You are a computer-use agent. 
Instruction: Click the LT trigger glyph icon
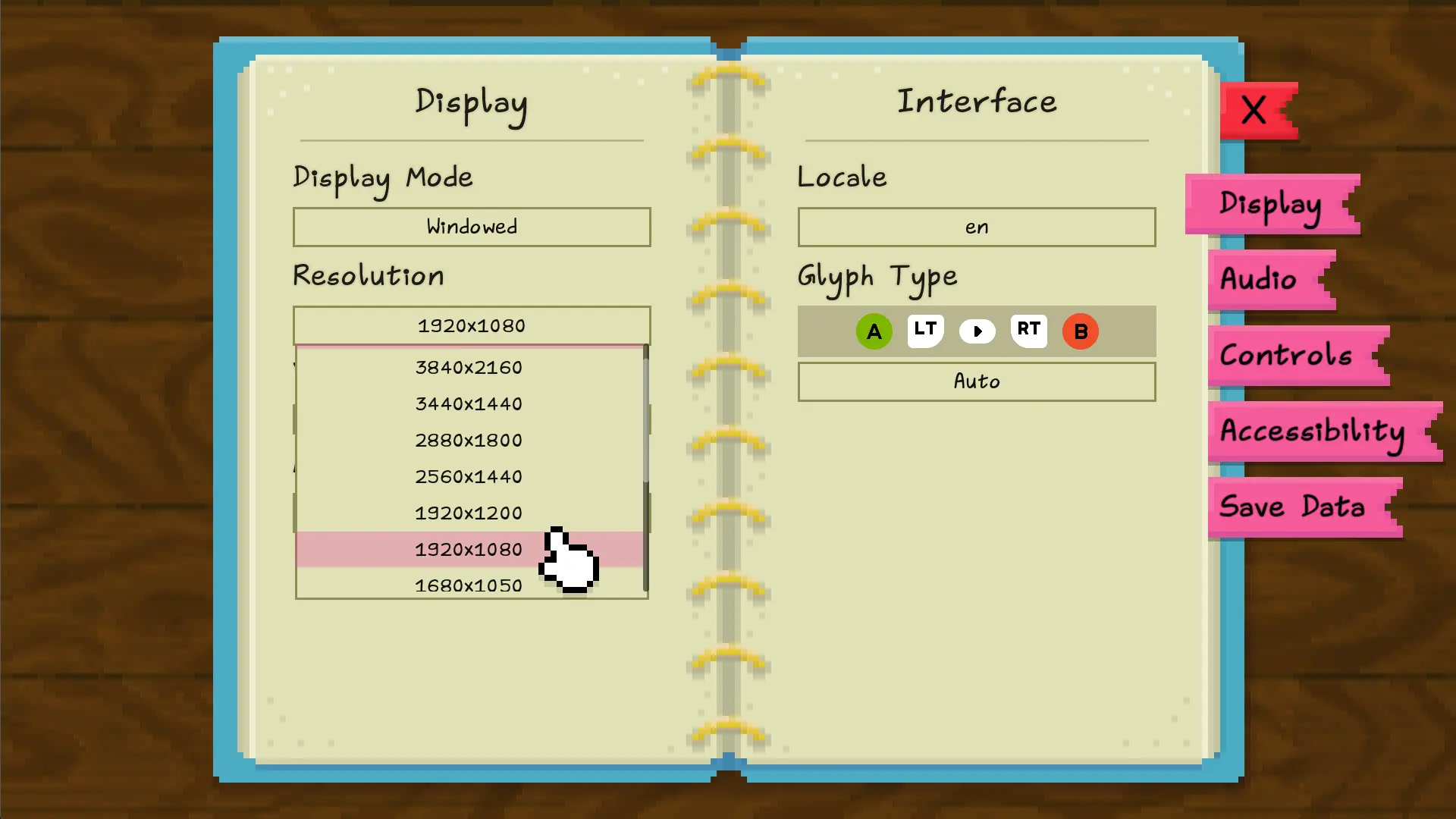(x=925, y=331)
